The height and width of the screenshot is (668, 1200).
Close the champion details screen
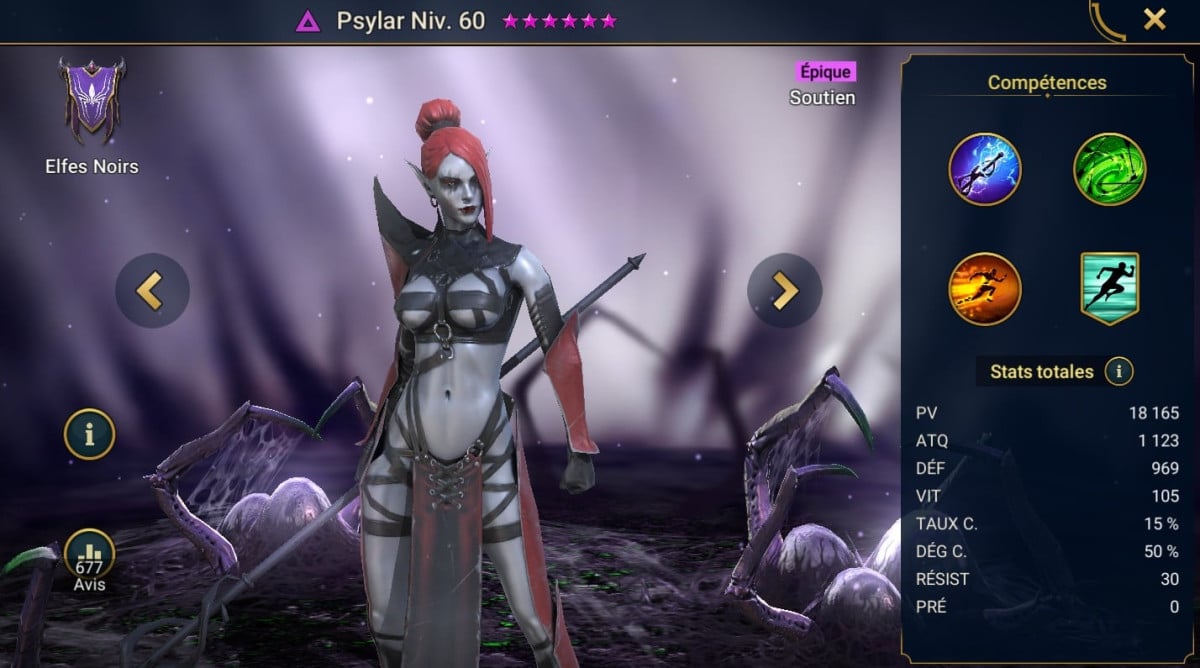point(1155,19)
